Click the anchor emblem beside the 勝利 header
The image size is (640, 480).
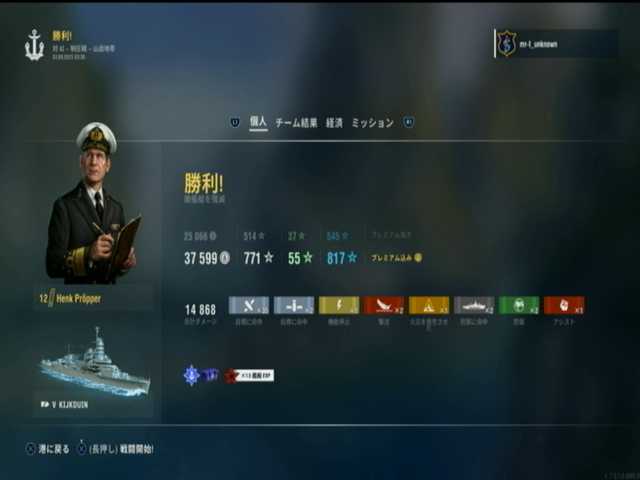point(34,45)
